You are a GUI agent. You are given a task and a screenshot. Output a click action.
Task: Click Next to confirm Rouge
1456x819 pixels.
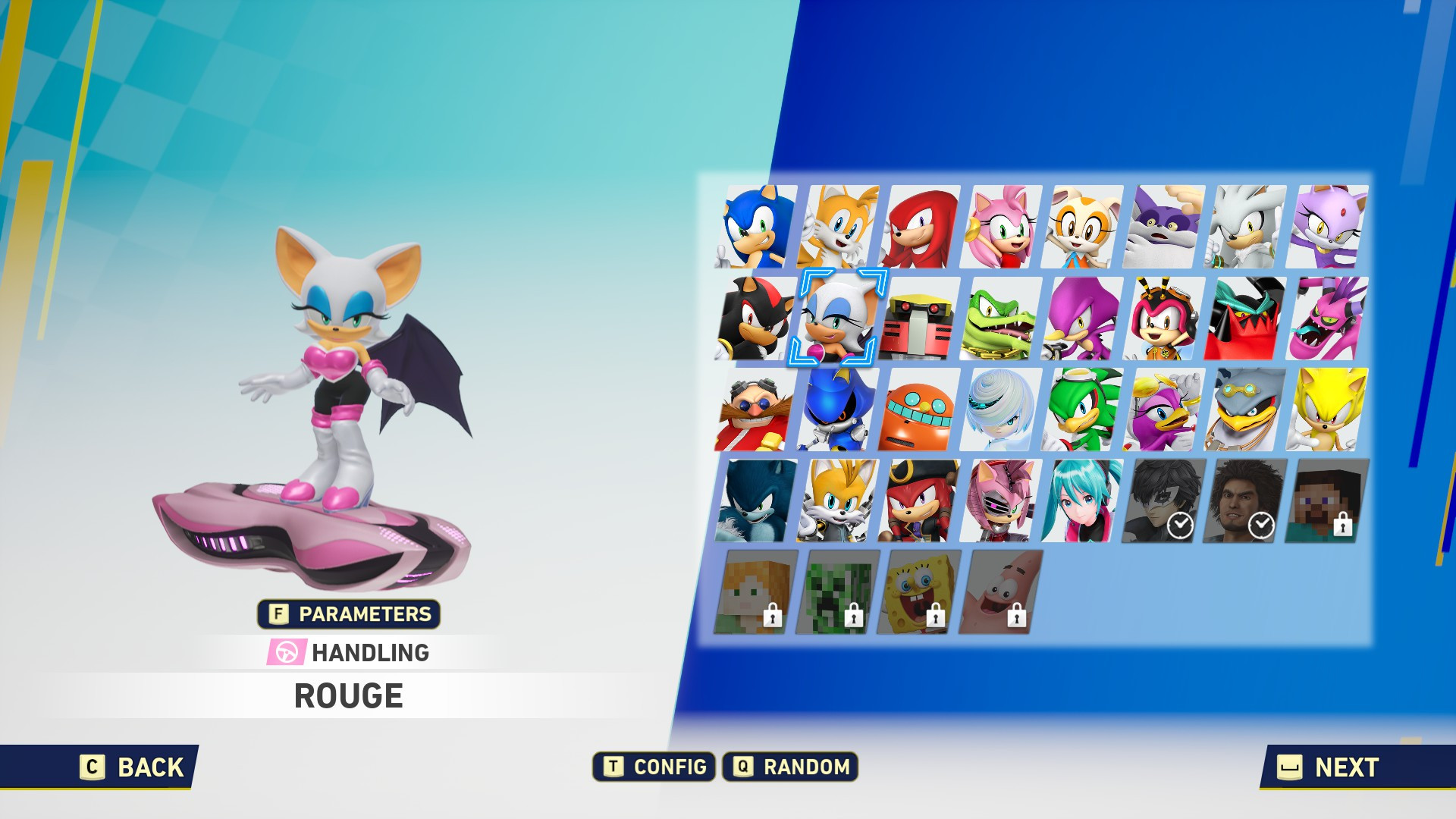tap(1333, 767)
